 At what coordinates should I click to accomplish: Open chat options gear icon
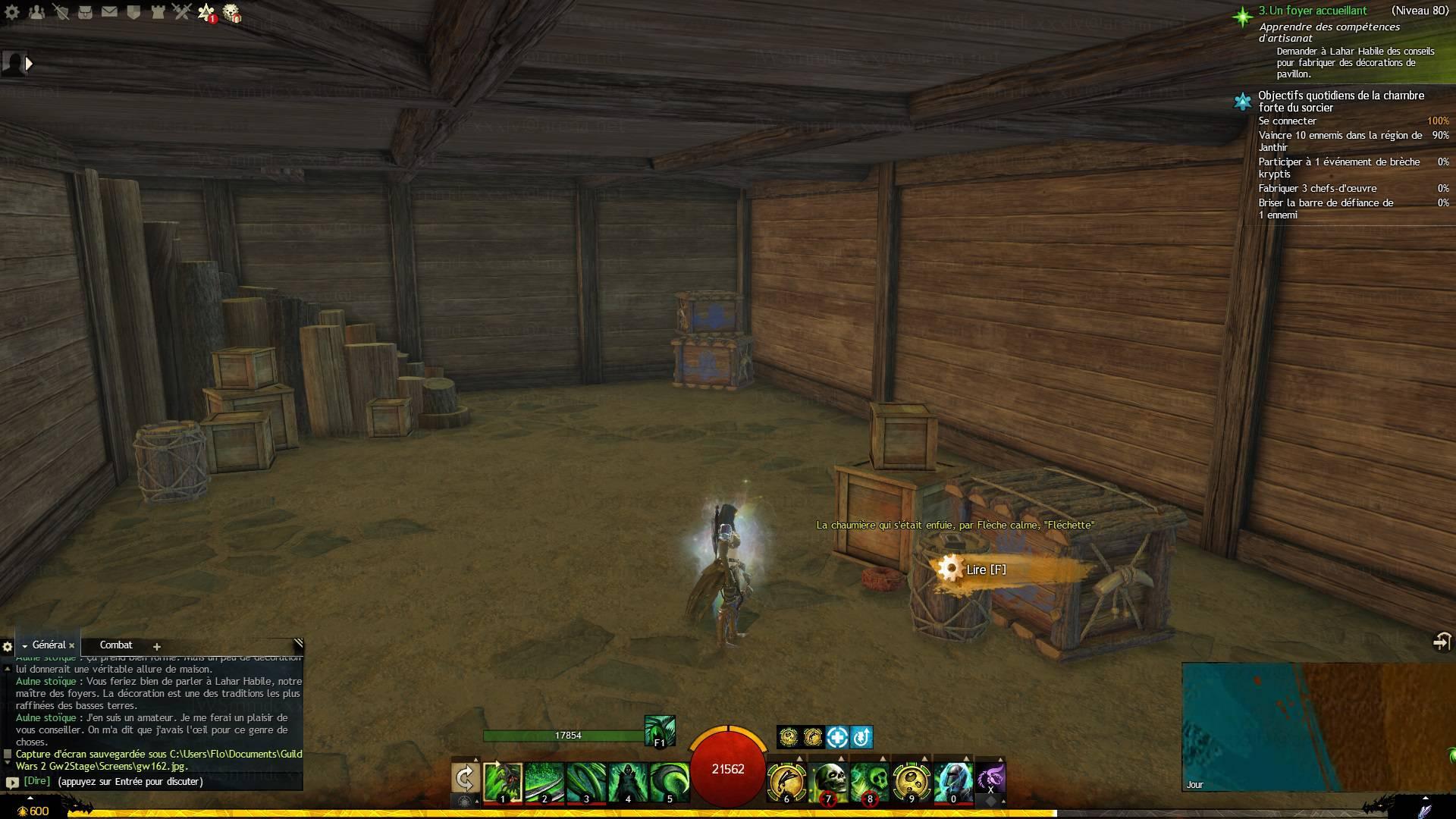[x=8, y=647]
